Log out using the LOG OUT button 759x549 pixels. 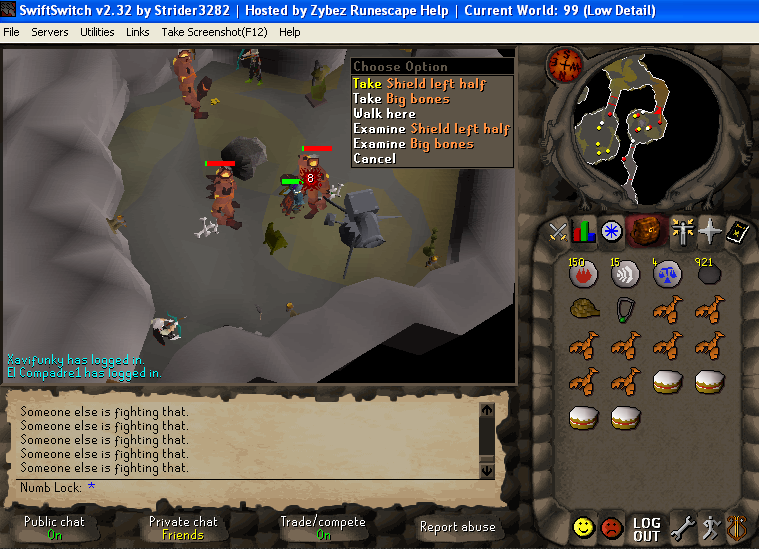(x=646, y=528)
